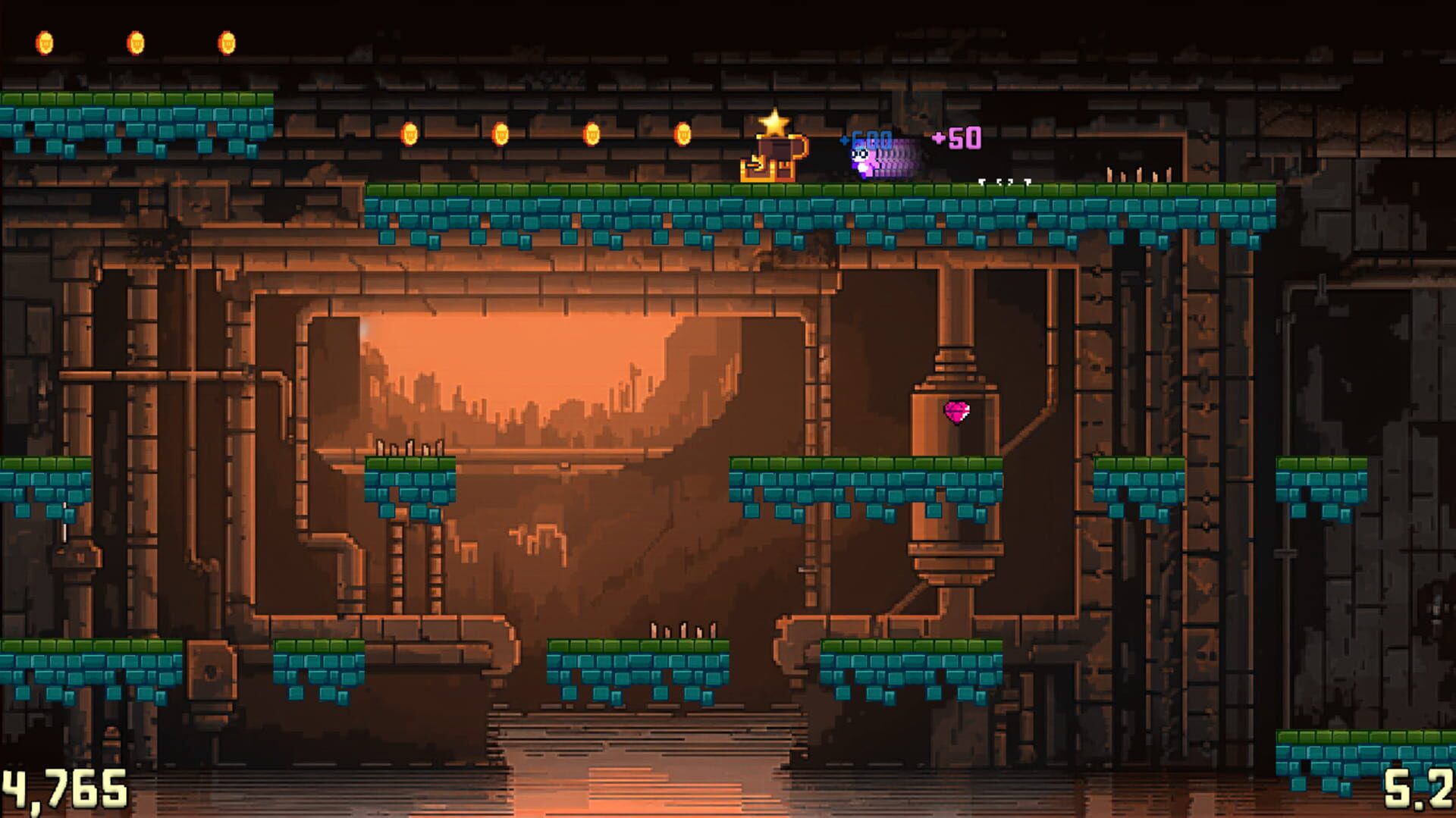Image resolution: width=1456 pixels, height=818 pixels.
Task: Click the second coin in the upper middle row
Action: [500, 133]
